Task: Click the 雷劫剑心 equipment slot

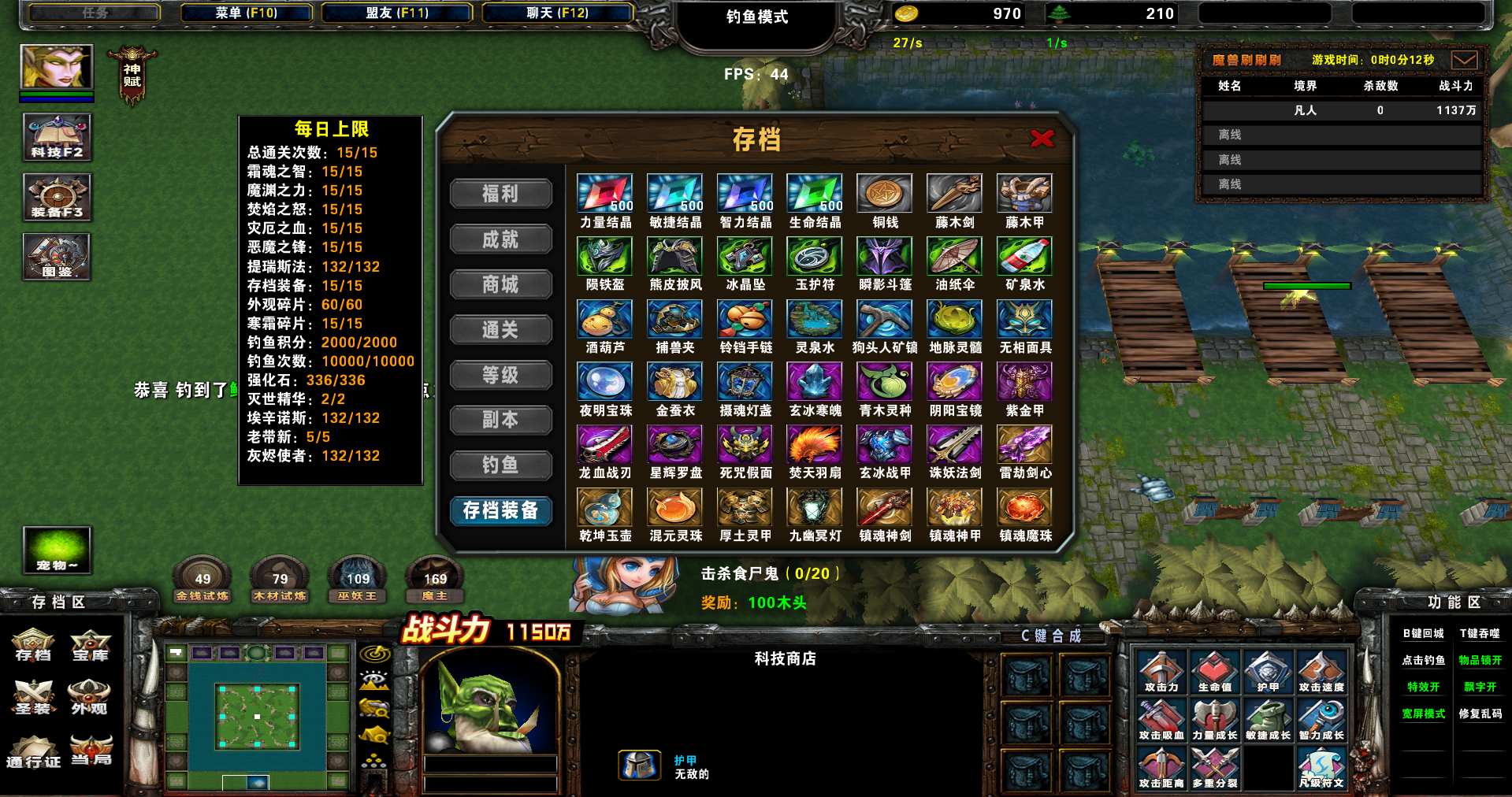Action: 1024,445
